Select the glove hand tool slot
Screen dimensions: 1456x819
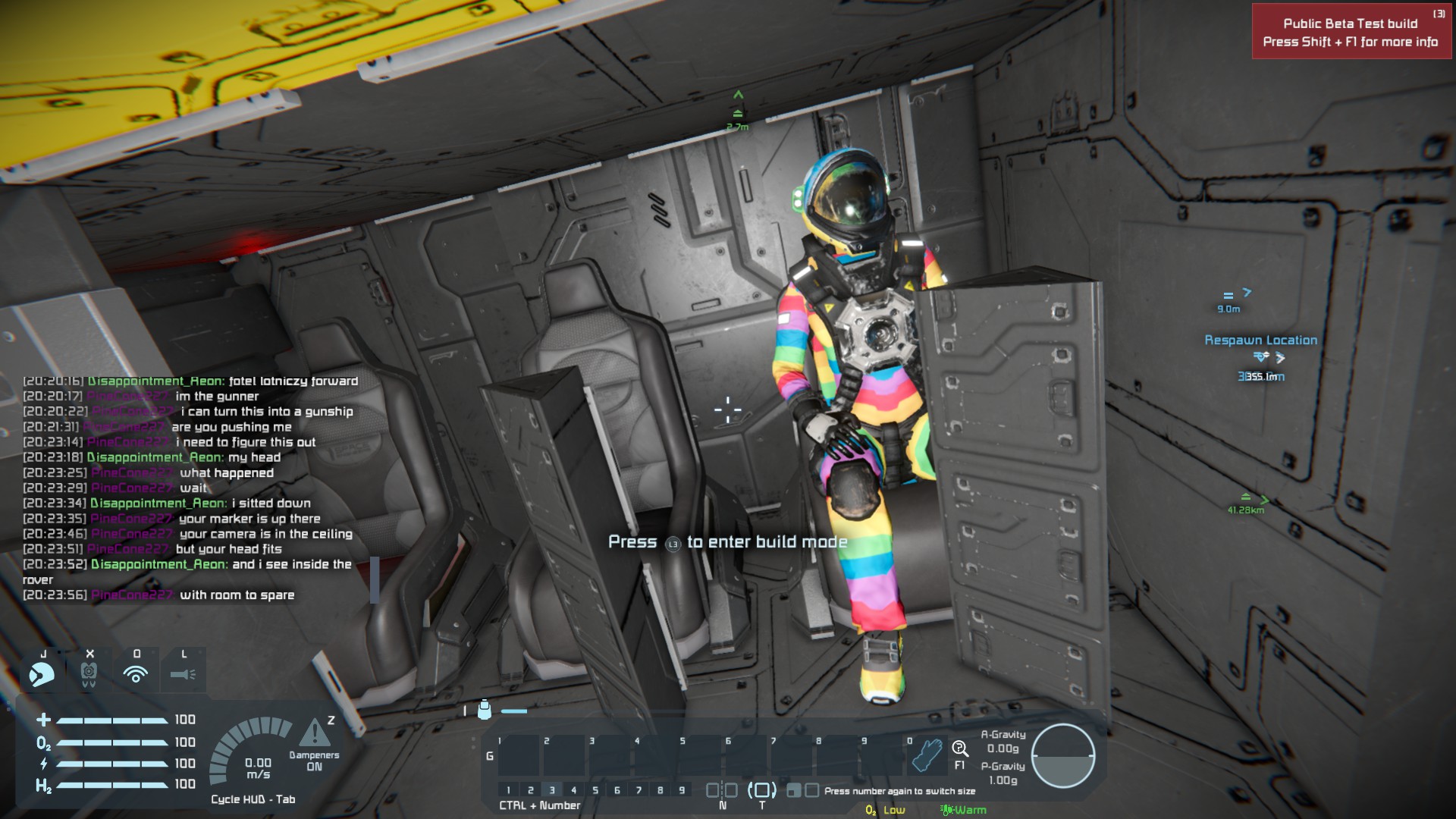tap(927, 755)
